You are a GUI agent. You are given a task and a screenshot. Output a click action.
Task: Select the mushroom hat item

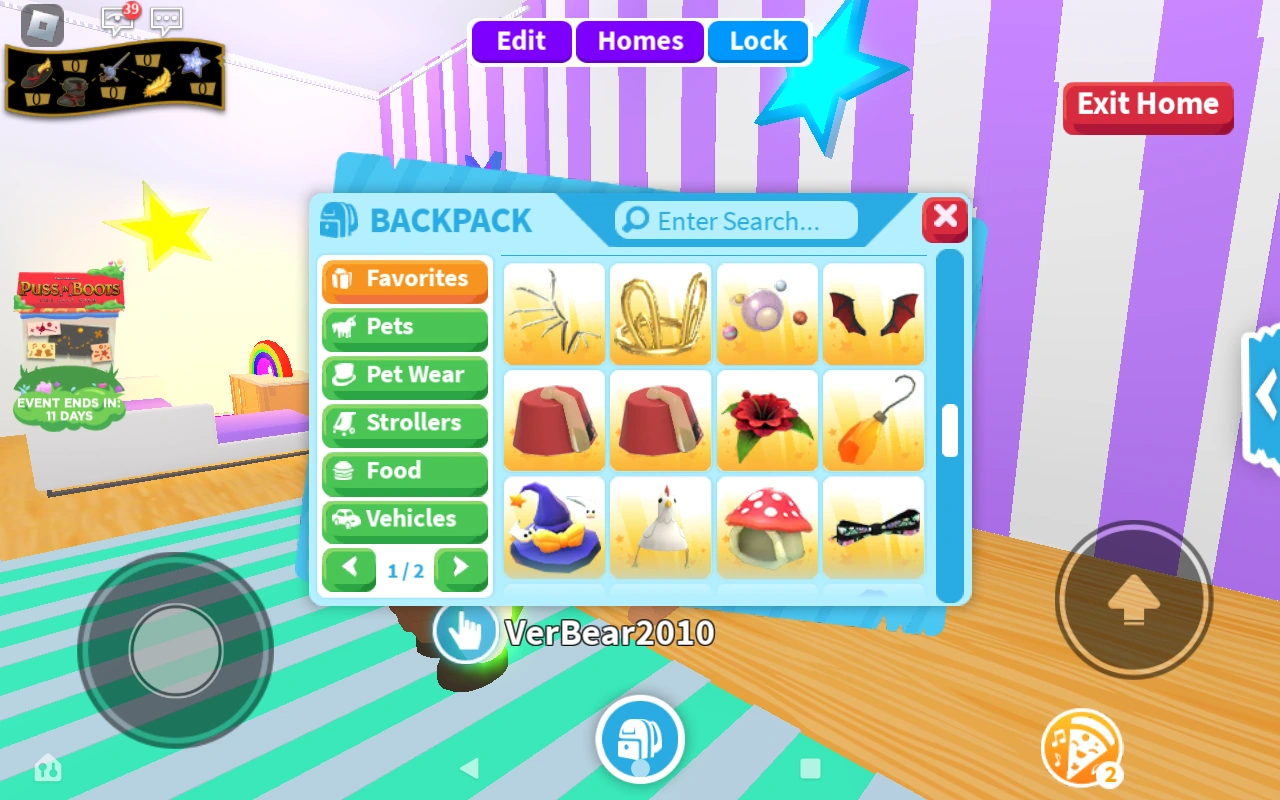[767, 527]
